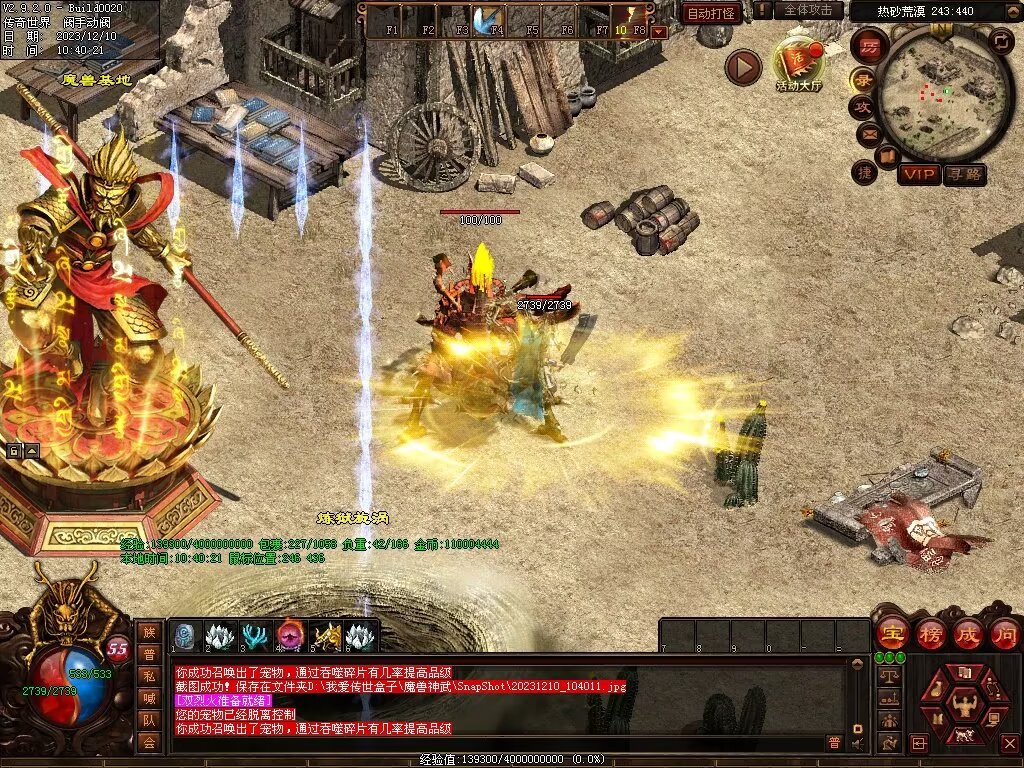Select the blue rune stone in hotbar slot 1

tap(186, 635)
